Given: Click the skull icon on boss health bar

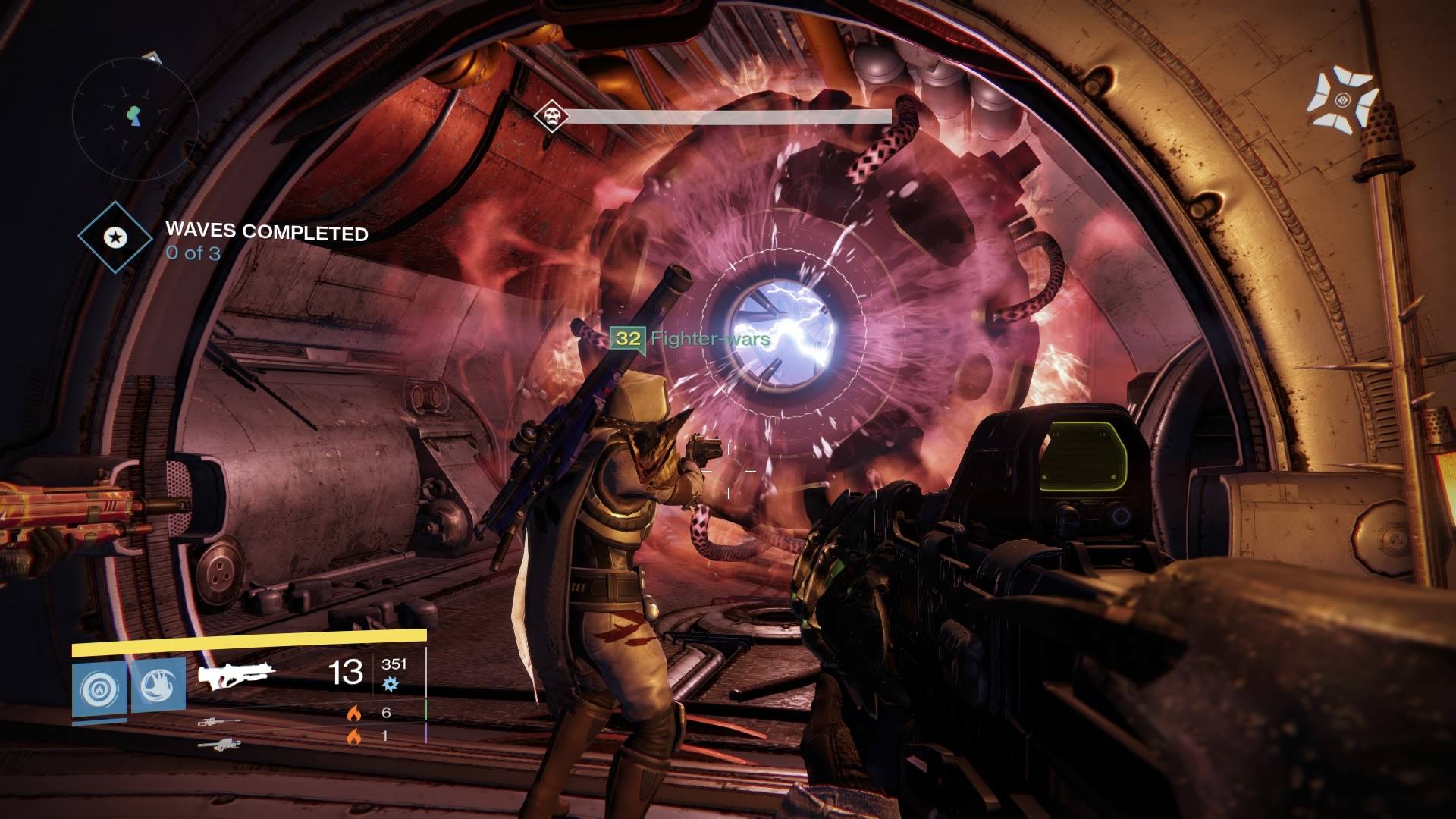Looking at the screenshot, I should pyautogui.click(x=551, y=116).
